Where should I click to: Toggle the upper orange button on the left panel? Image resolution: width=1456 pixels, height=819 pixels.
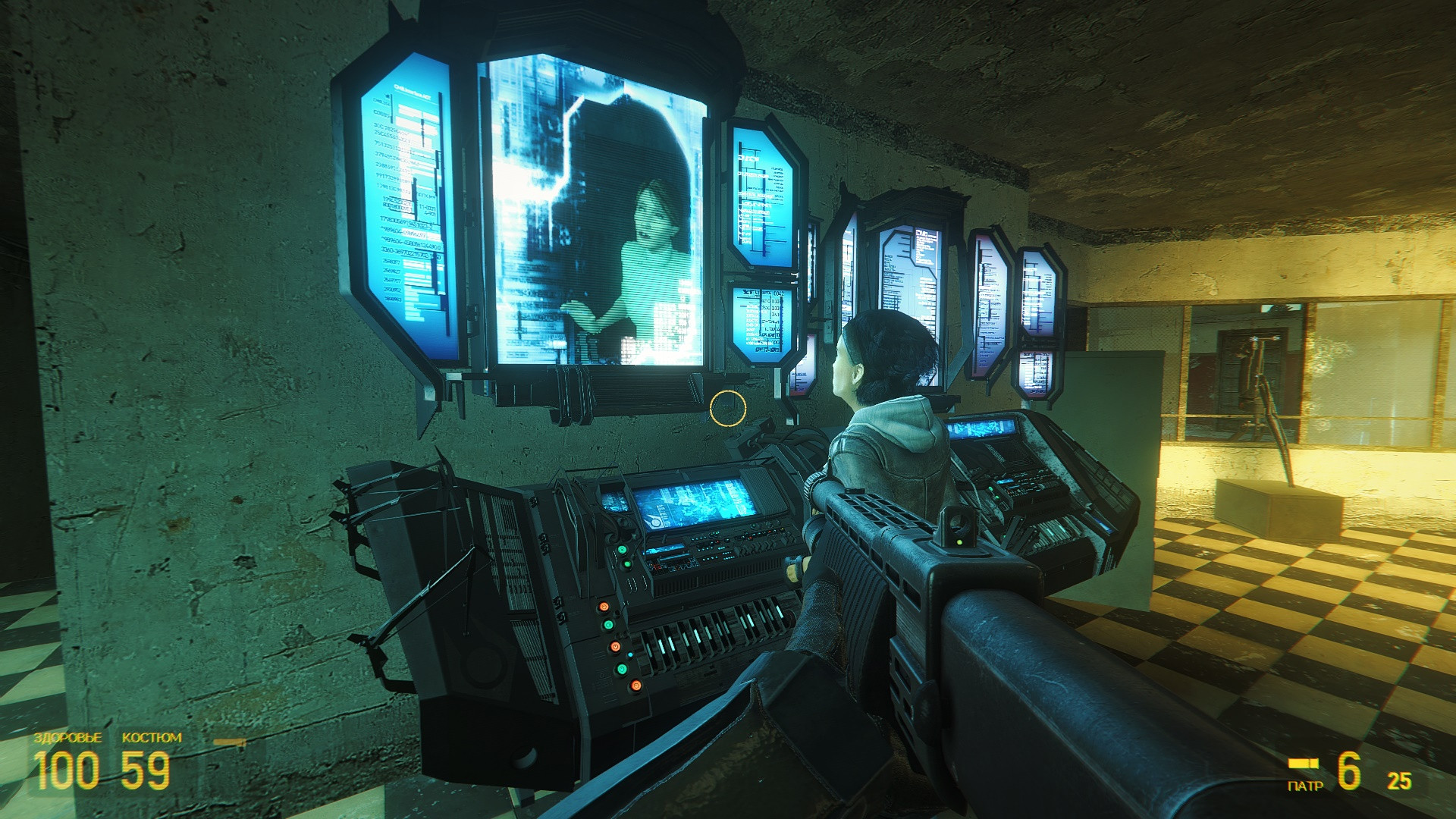[x=603, y=607]
